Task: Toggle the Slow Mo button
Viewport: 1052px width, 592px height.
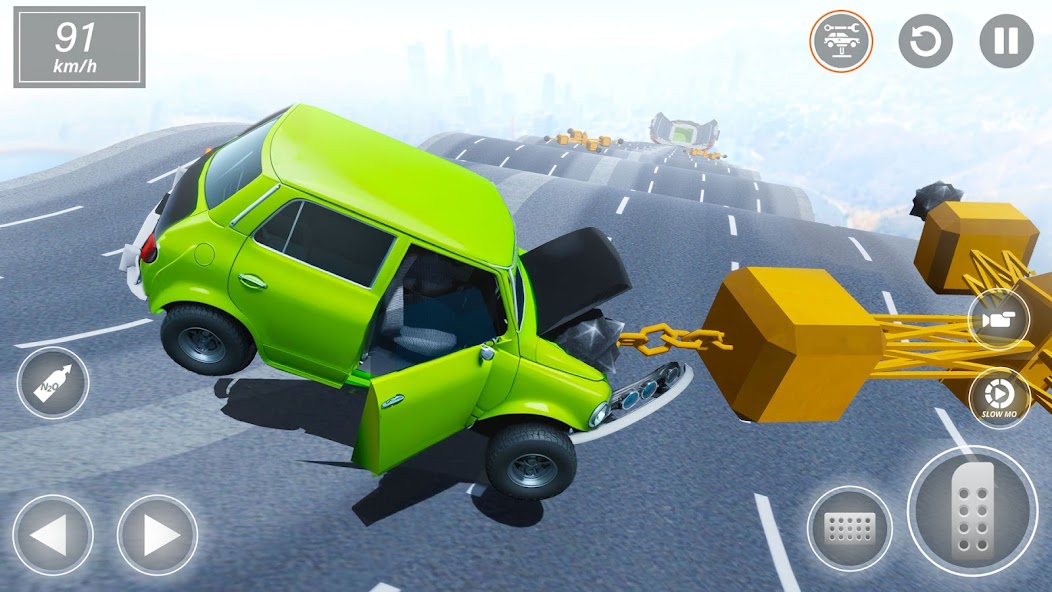Action: tap(999, 397)
